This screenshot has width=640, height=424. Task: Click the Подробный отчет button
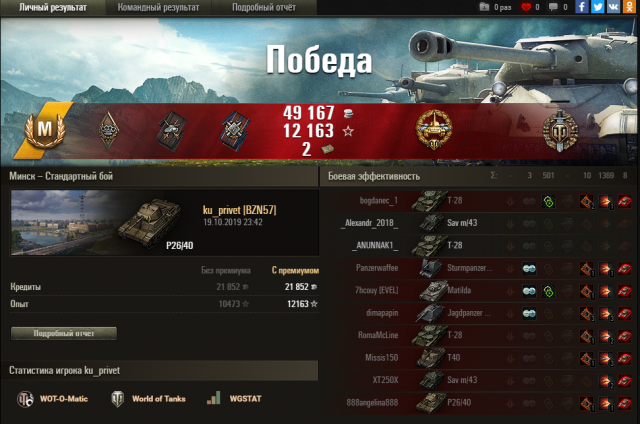point(63,333)
